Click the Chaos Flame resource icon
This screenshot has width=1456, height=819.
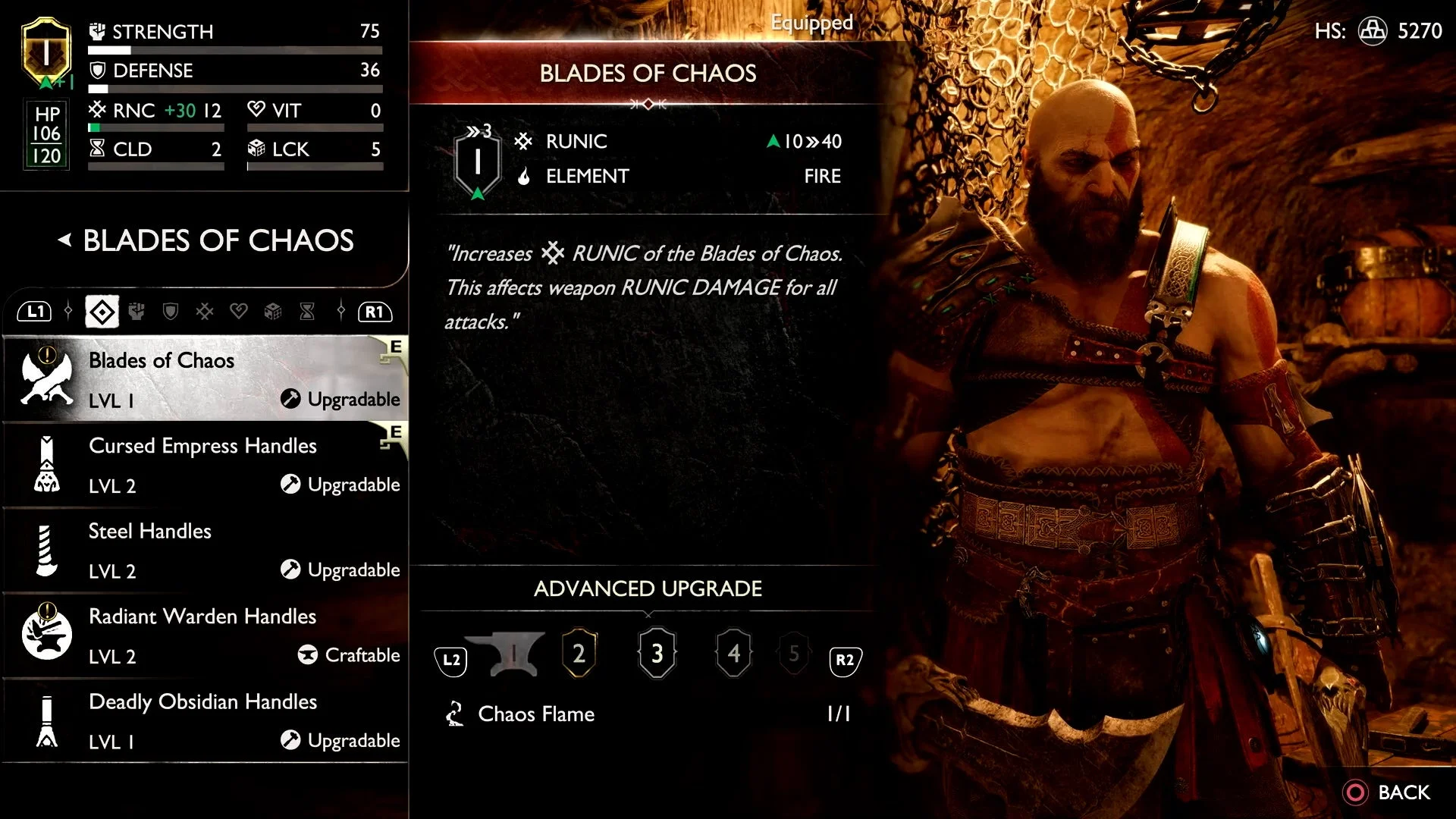tap(455, 713)
